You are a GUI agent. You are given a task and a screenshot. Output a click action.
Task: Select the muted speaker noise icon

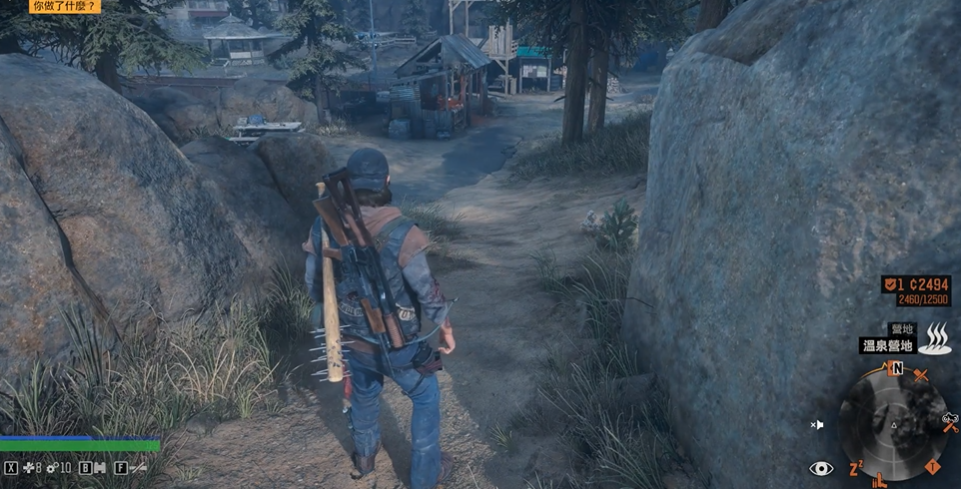[x=817, y=425]
